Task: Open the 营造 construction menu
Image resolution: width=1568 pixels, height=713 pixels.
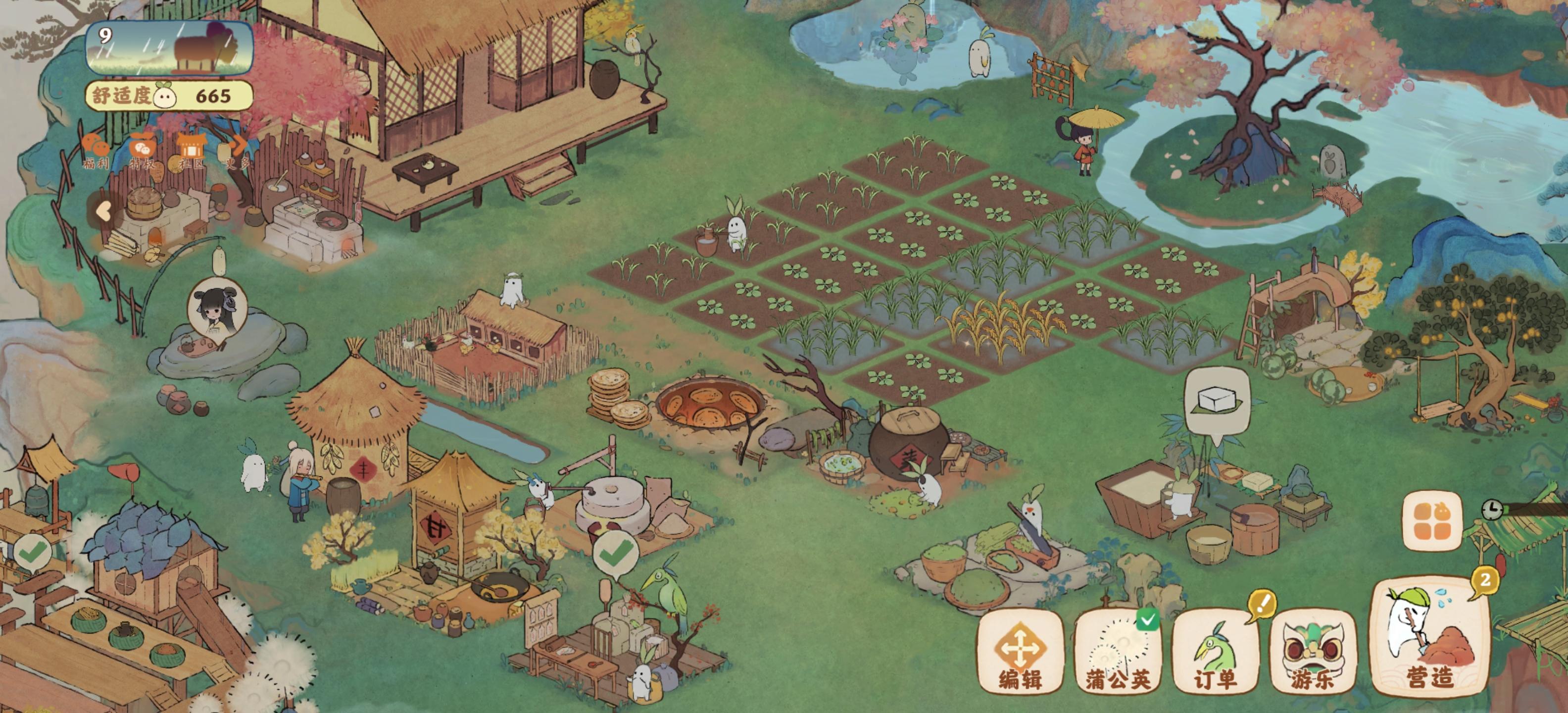Action: [1429, 639]
